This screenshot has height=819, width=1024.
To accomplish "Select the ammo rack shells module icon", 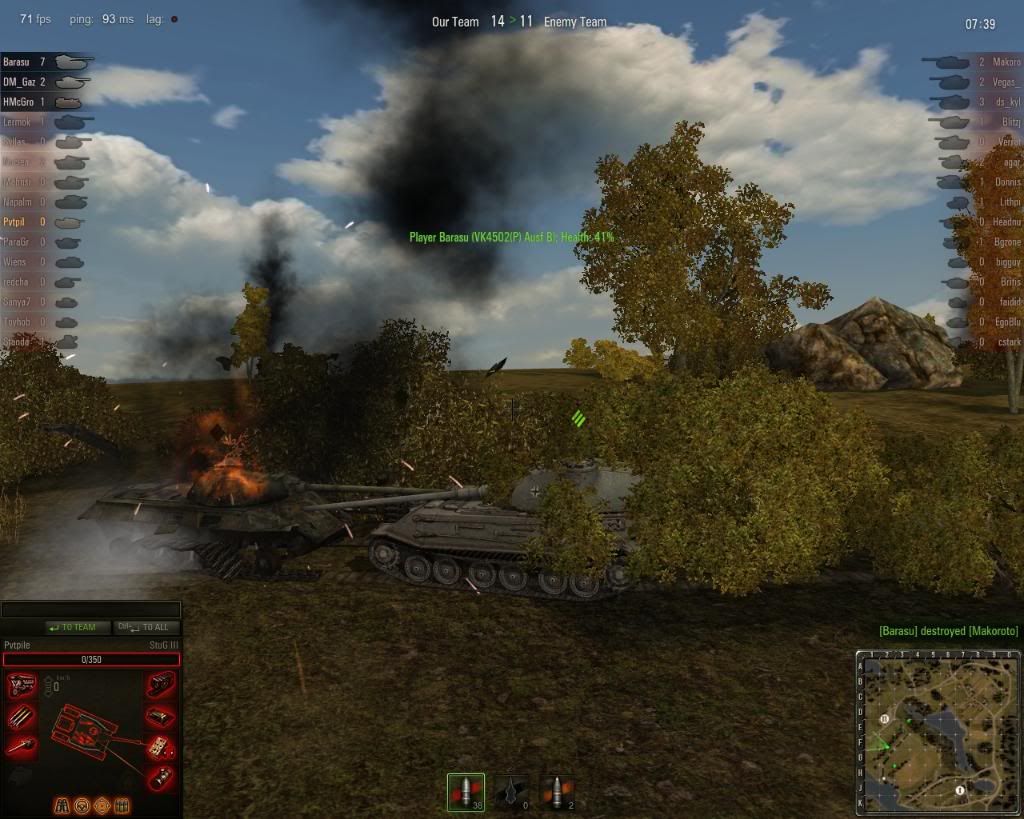I will [22, 716].
